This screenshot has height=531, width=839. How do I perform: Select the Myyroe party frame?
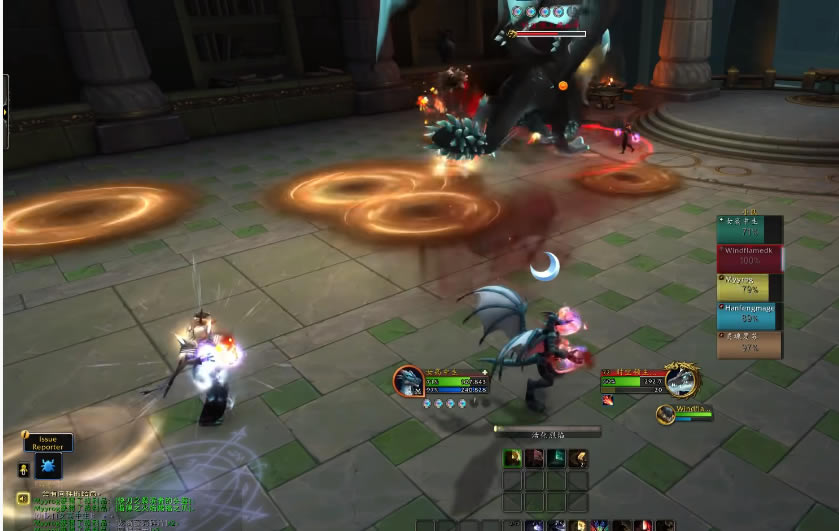[750, 287]
